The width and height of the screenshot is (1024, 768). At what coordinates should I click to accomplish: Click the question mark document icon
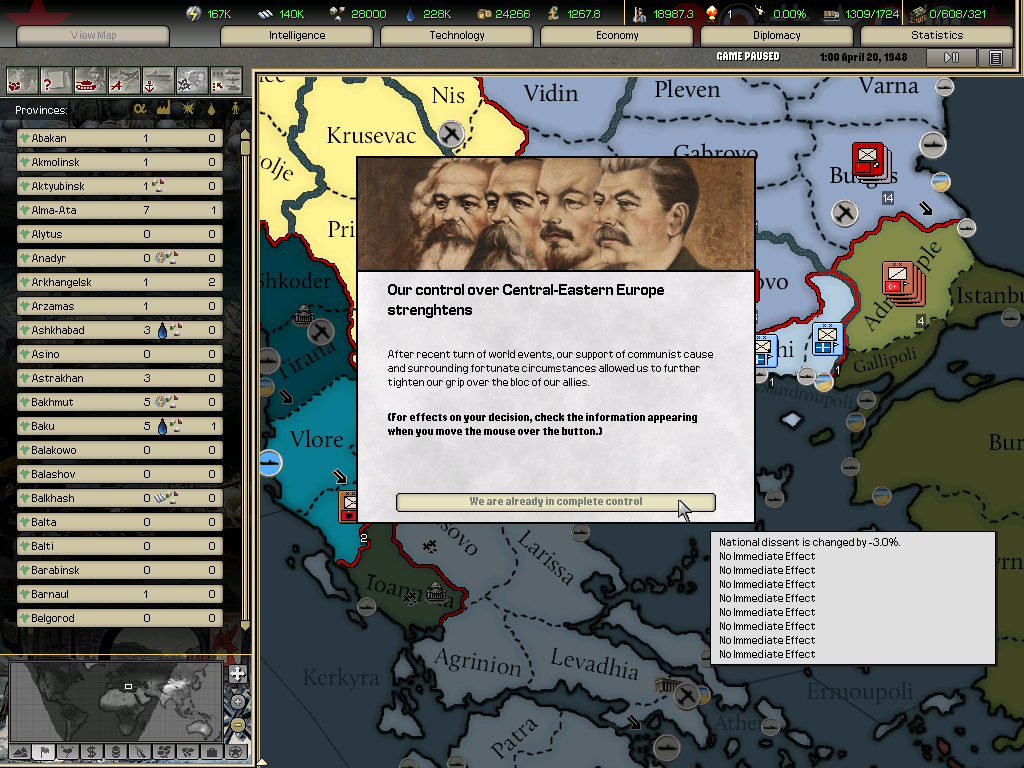click(56, 79)
